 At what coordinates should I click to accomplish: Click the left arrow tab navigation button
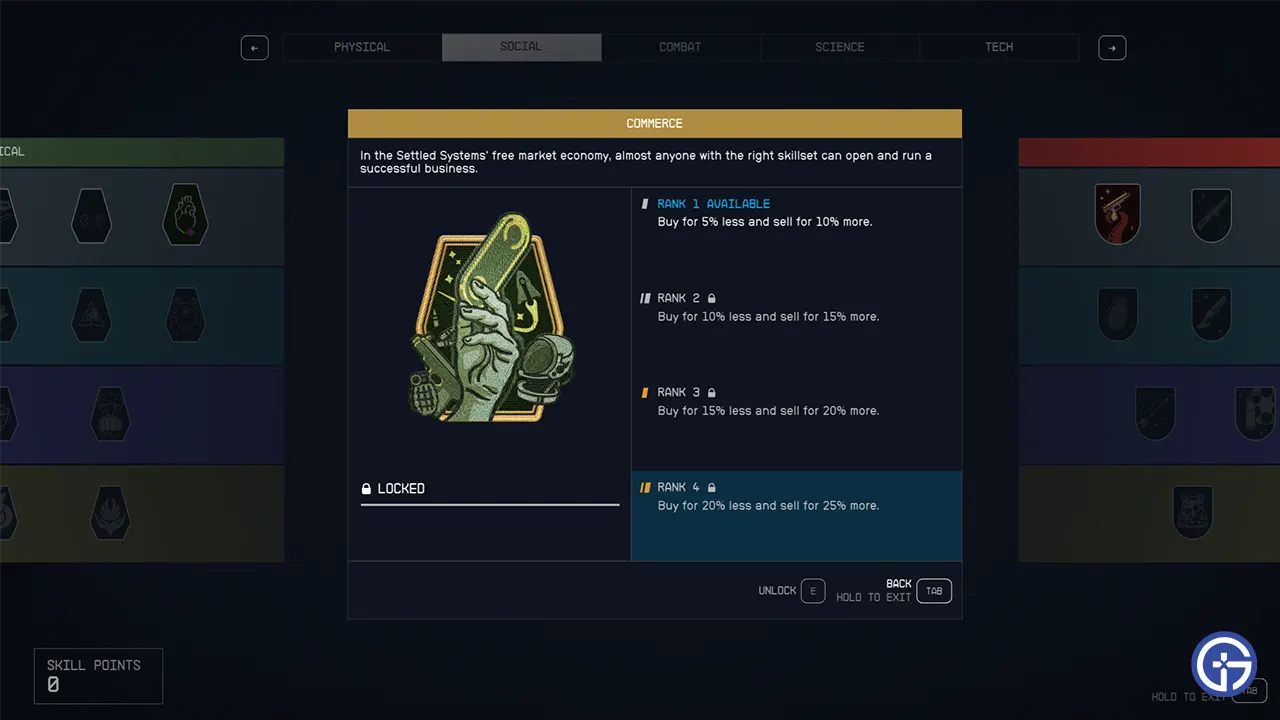255,47
